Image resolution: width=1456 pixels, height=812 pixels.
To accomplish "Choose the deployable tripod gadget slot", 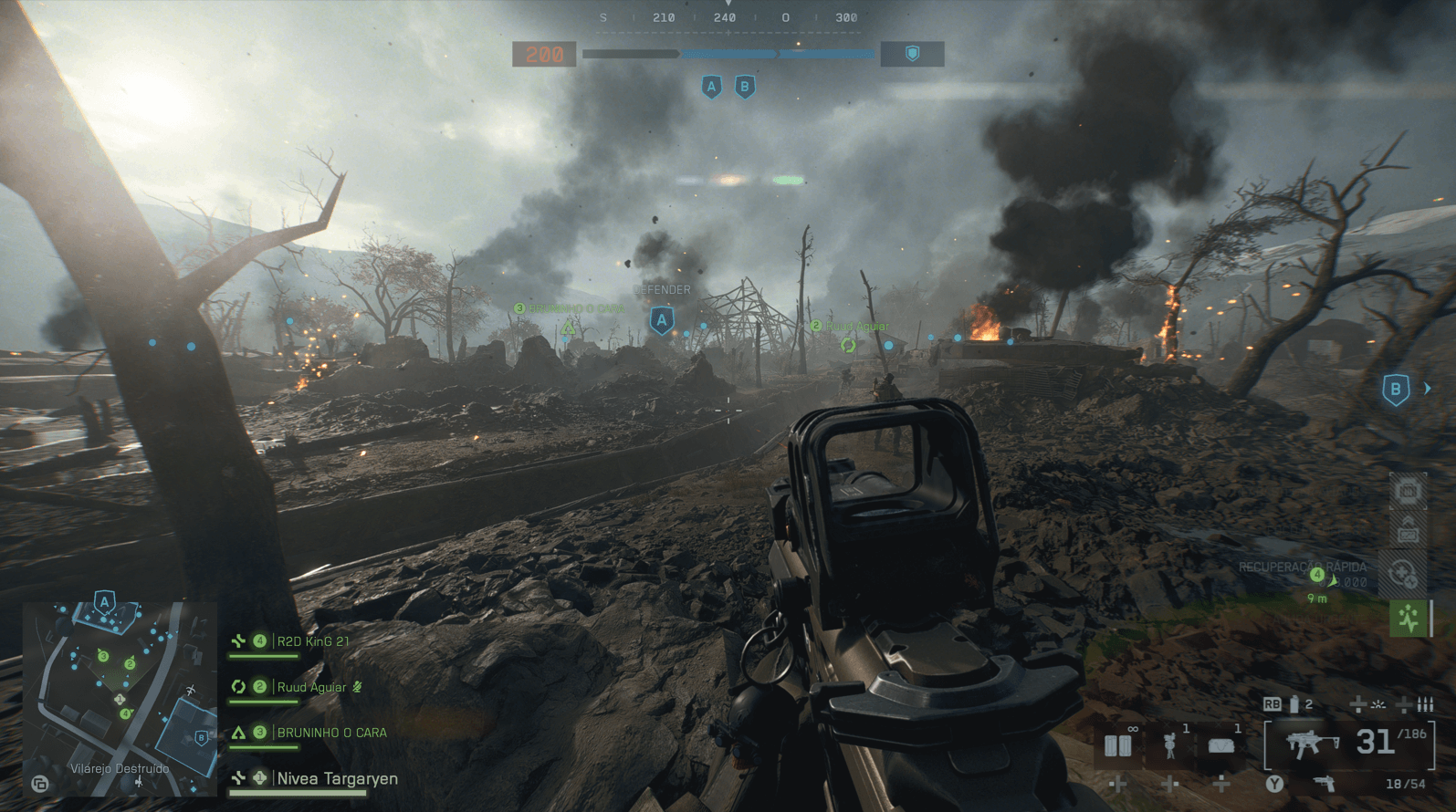I will (x=1169, y=746).
